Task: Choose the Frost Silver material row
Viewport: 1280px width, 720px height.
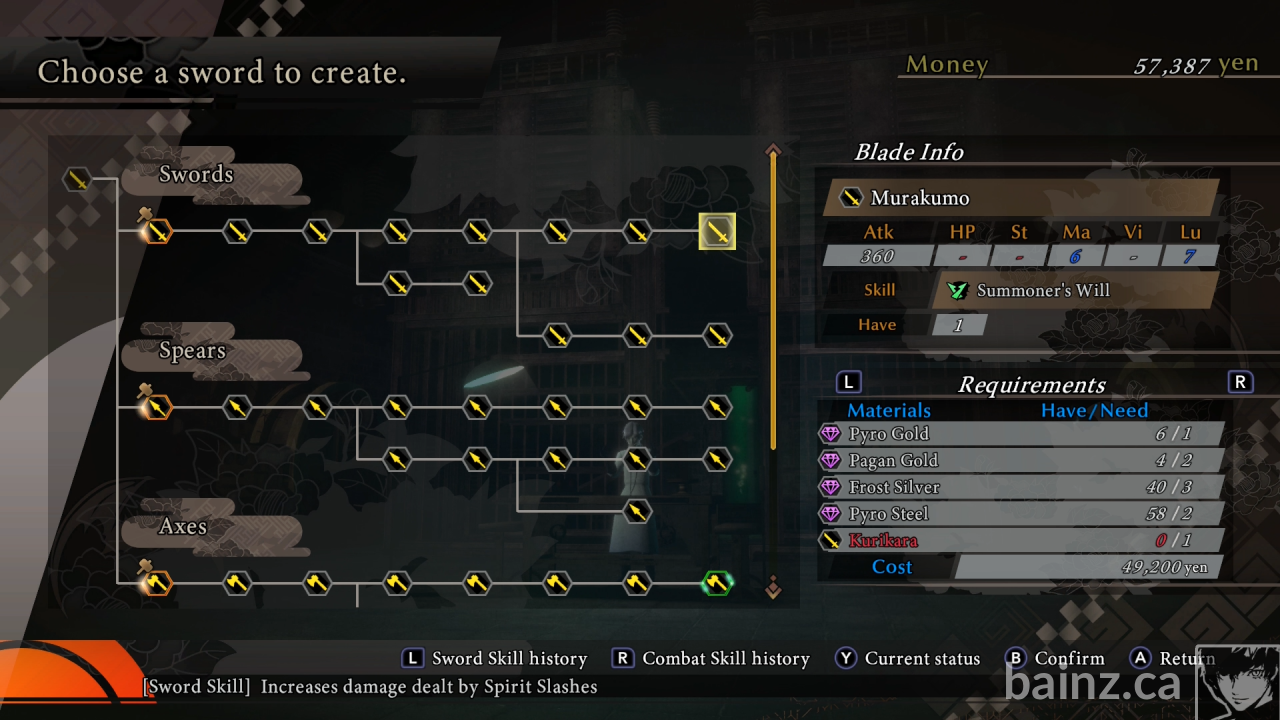Action: (1020, 487)
